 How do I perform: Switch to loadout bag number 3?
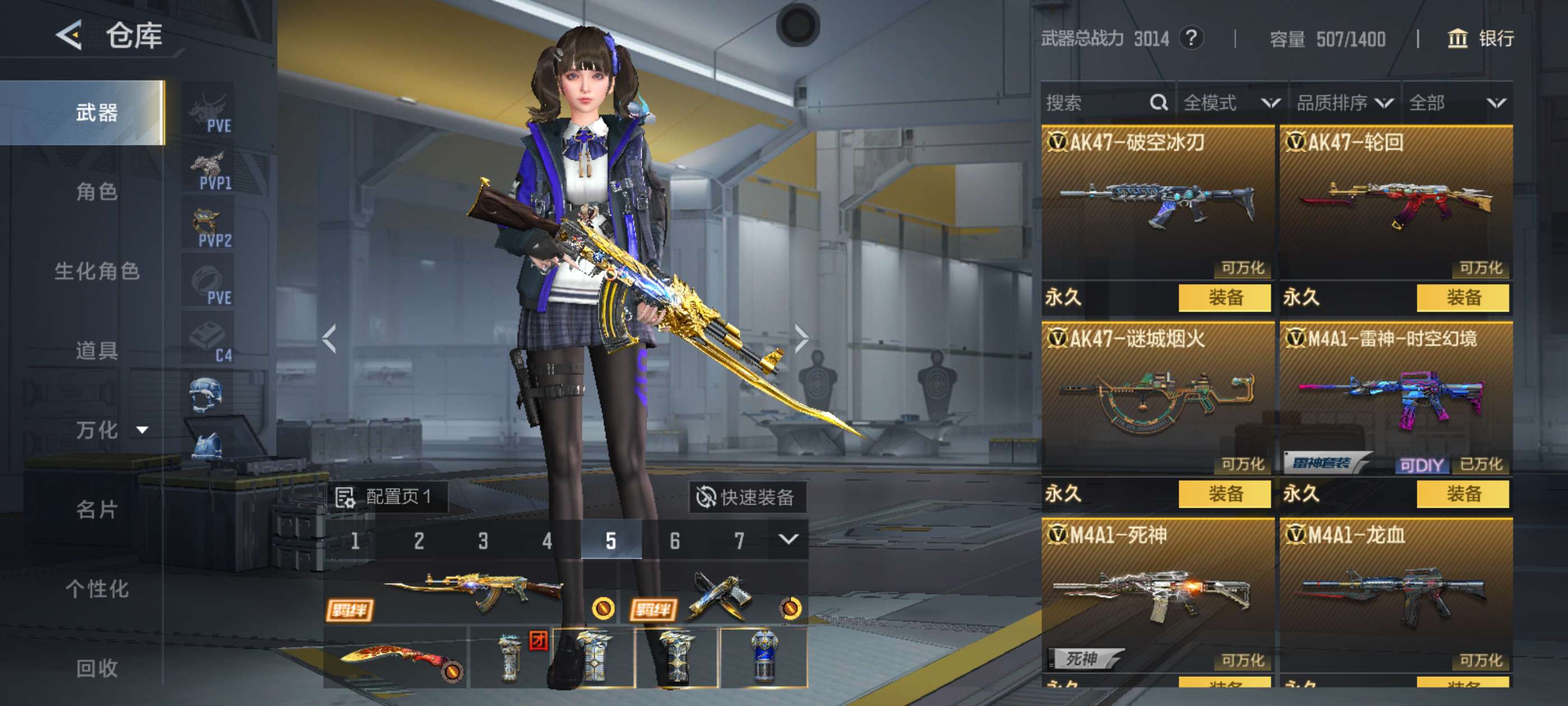(483, 540)
